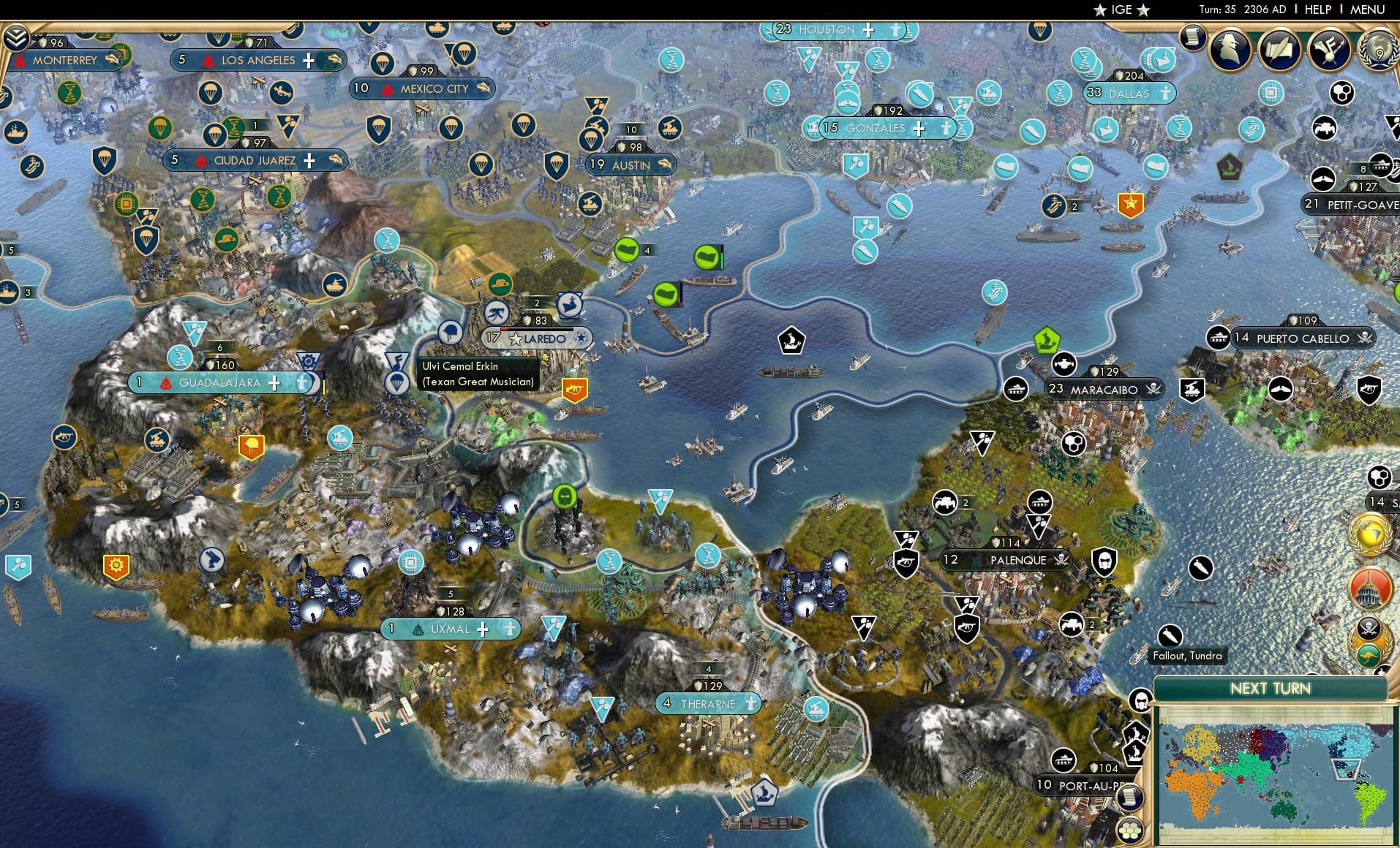Expand Uxmal's banner plus control
The height and width of the screenshot is (848, 1400).
click(x=483, y=628)
